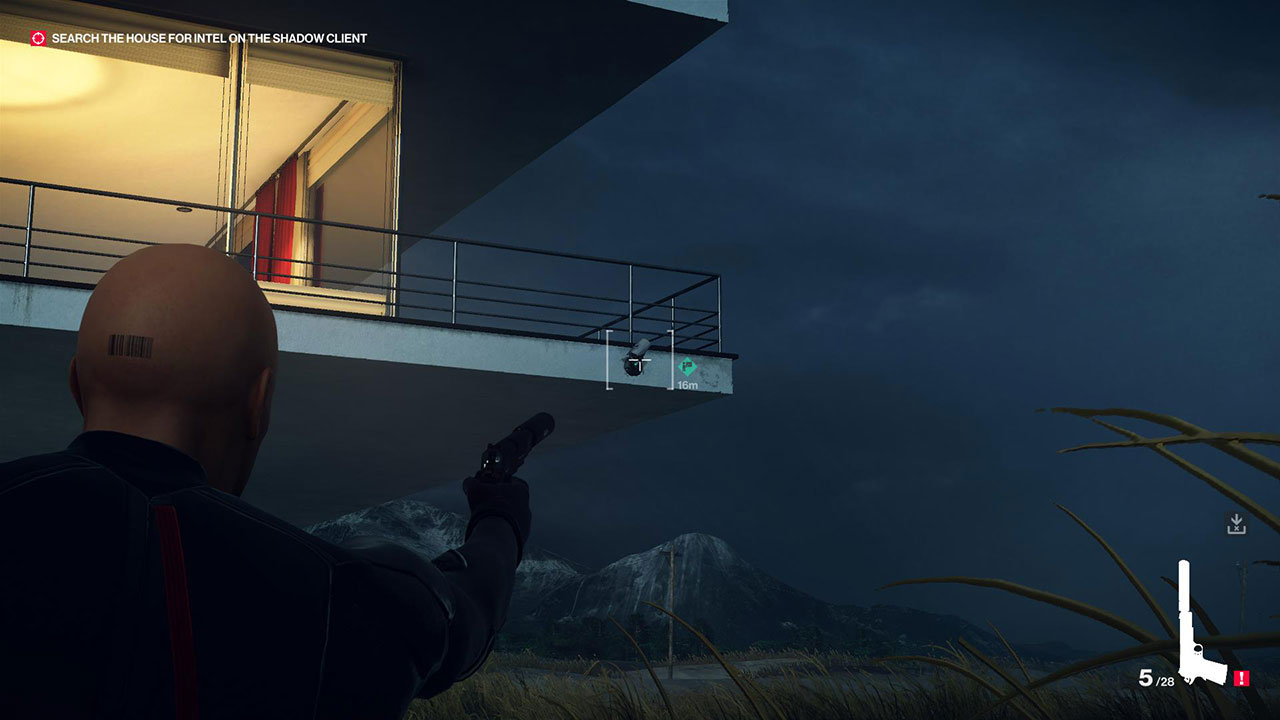Click the green instinct marker above 16m
Screen dimensions: 1280x720
[x=686, y=365]
